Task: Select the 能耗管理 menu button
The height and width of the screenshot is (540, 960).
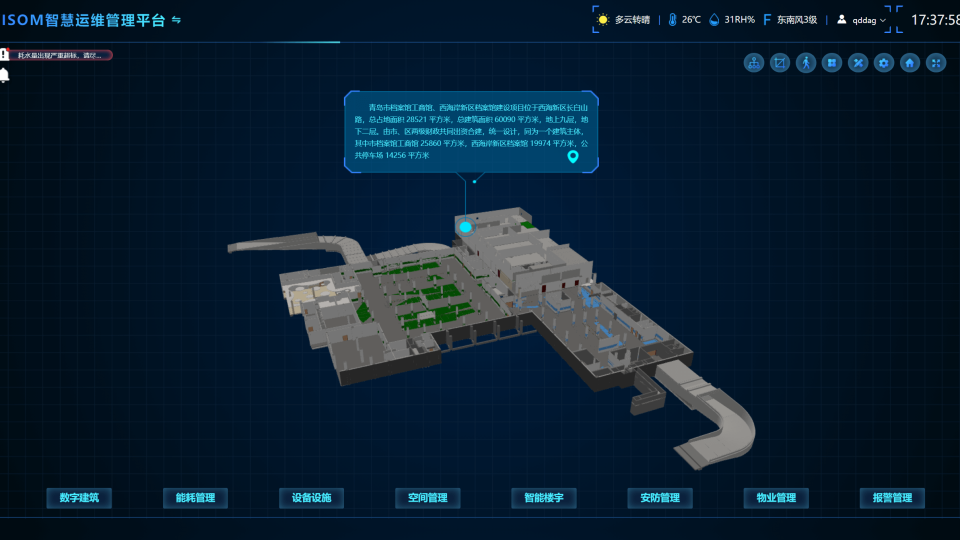Action: pyautogui.click(x=196, y=498)
